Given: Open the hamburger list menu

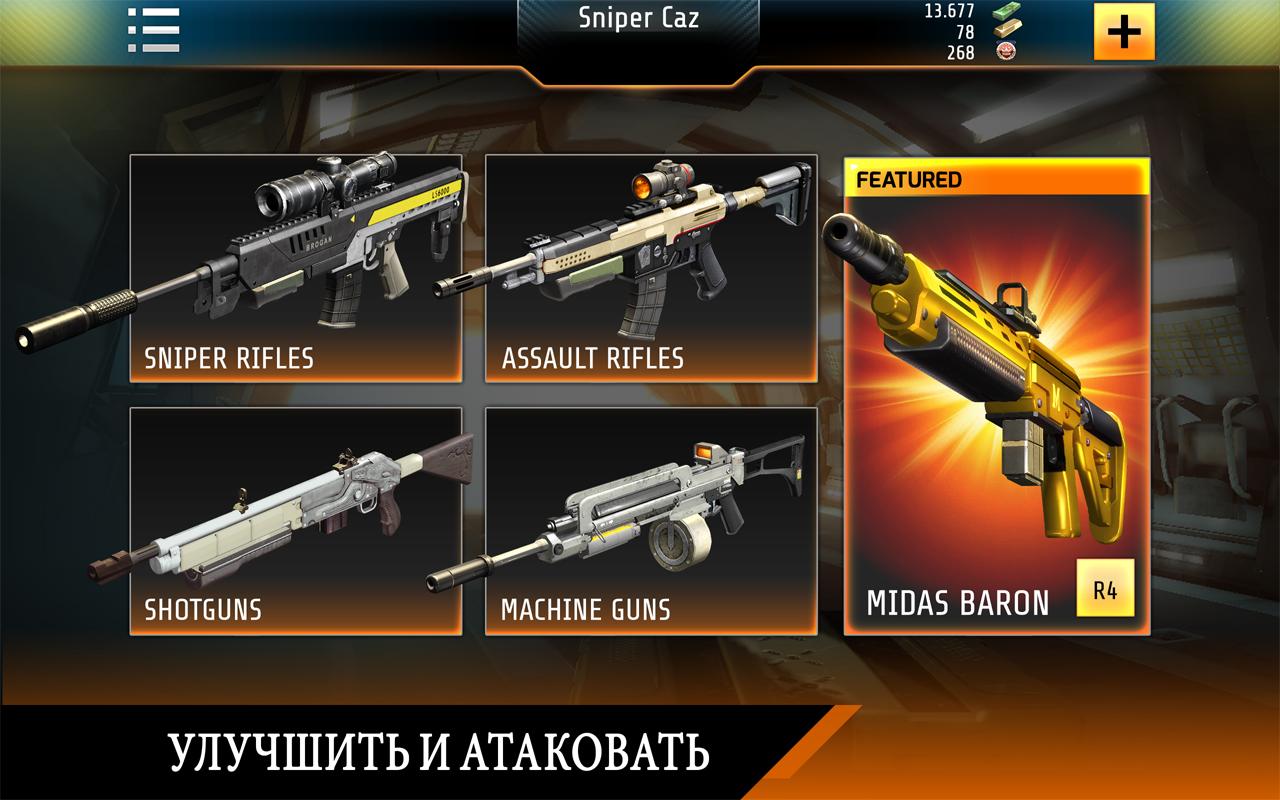Looking at the screenshot, I should [x=153, y=30].
